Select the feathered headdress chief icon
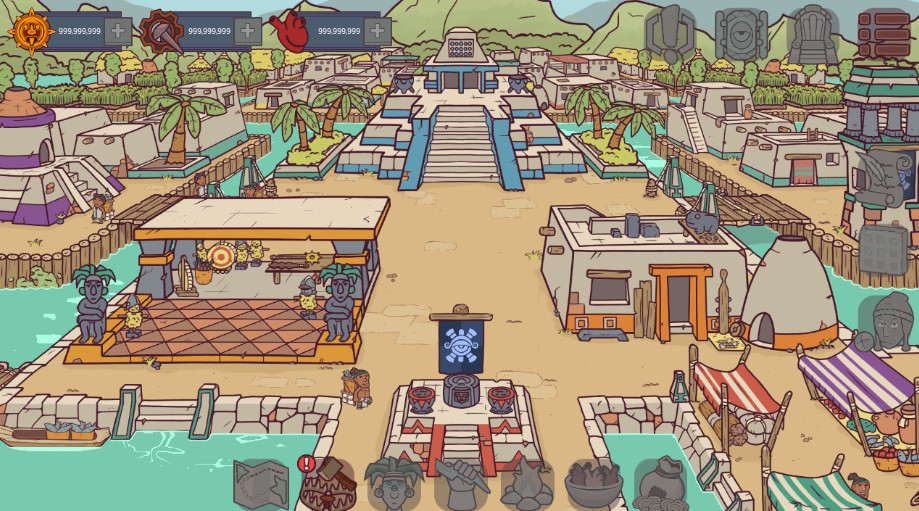 coord(393,484)
